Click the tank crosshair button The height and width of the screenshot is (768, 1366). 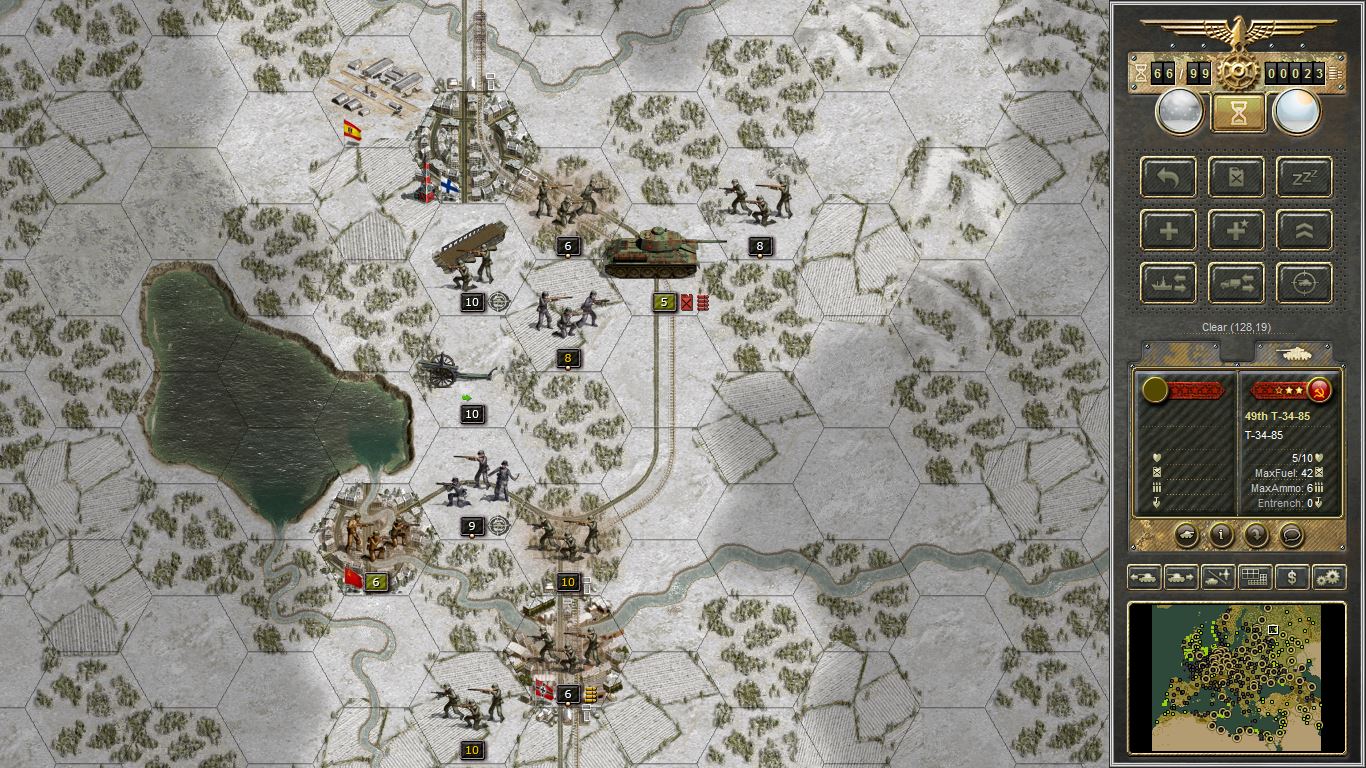click(1304, 283)
